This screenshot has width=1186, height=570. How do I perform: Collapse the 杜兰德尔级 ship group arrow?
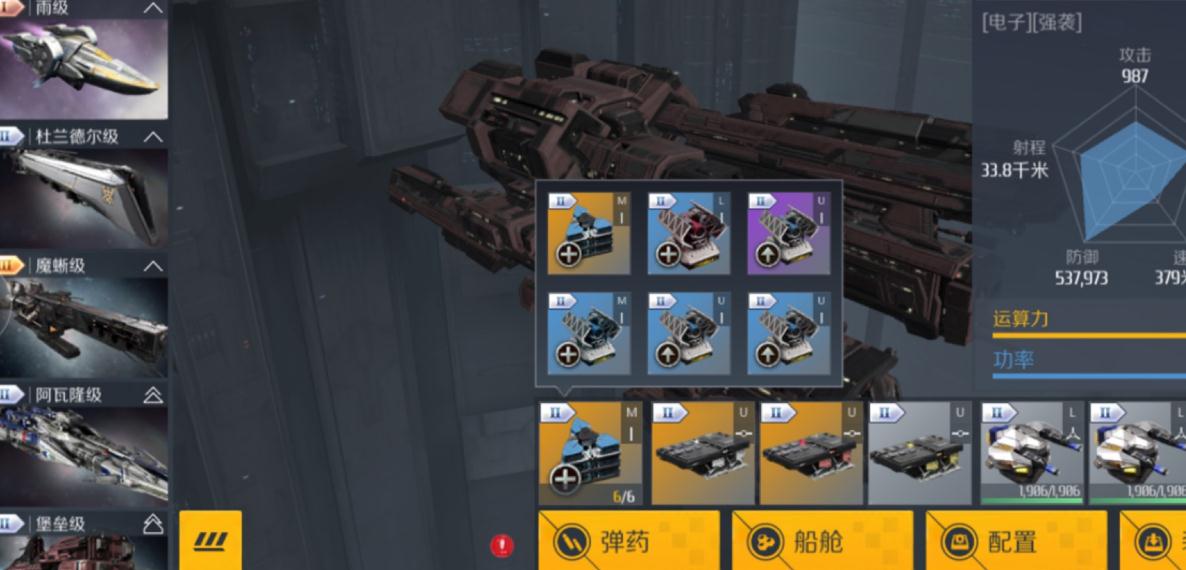153,136
